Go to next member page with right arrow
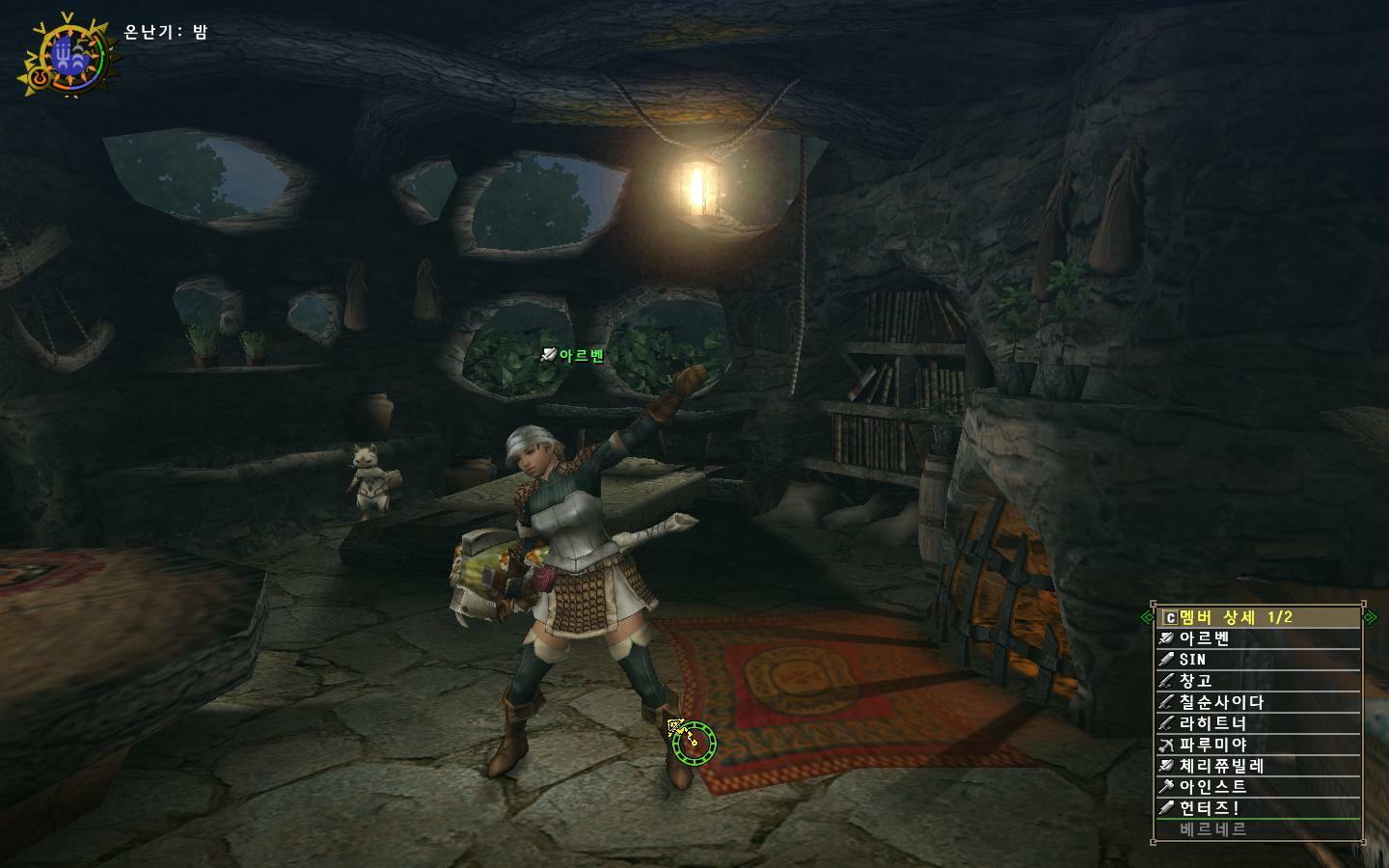1389x868 pixels. 1370,617
